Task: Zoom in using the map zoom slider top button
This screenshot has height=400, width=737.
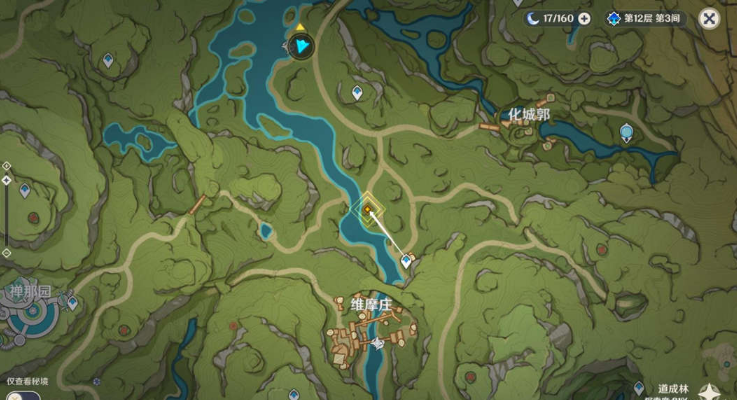Action: click(7, 166)
